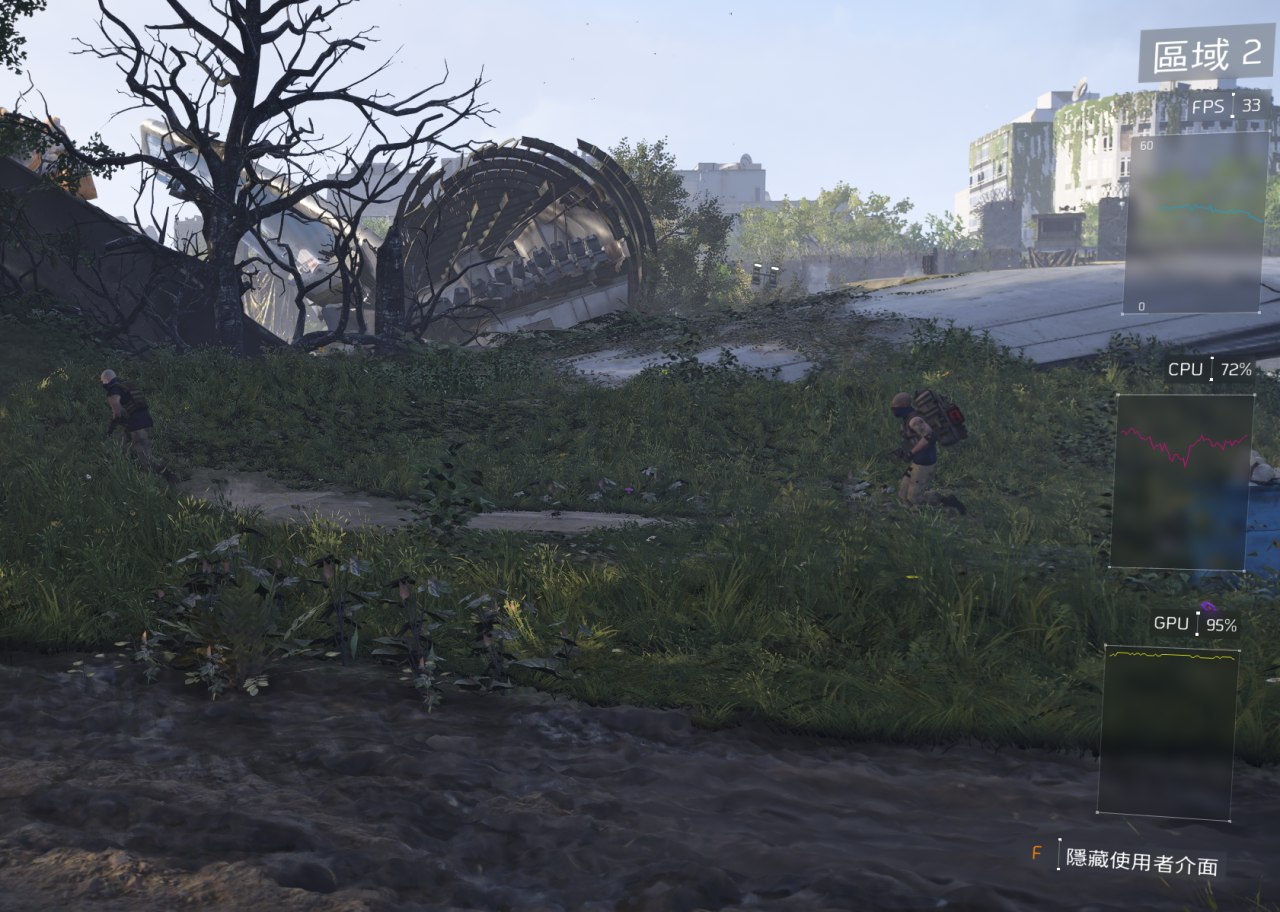Click the 隱藏使用者介面 hide-interface button
Image resolution: width=1280 pixels, height=912 pixels.
point(1141,861)
